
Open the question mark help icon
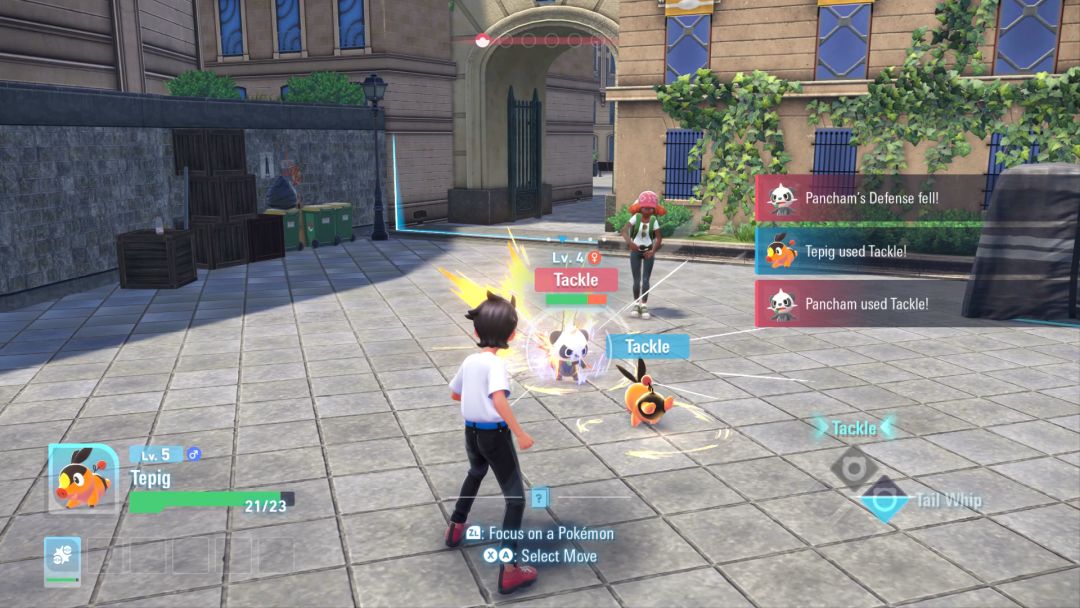pyautogui.click(x=540, y=497)
